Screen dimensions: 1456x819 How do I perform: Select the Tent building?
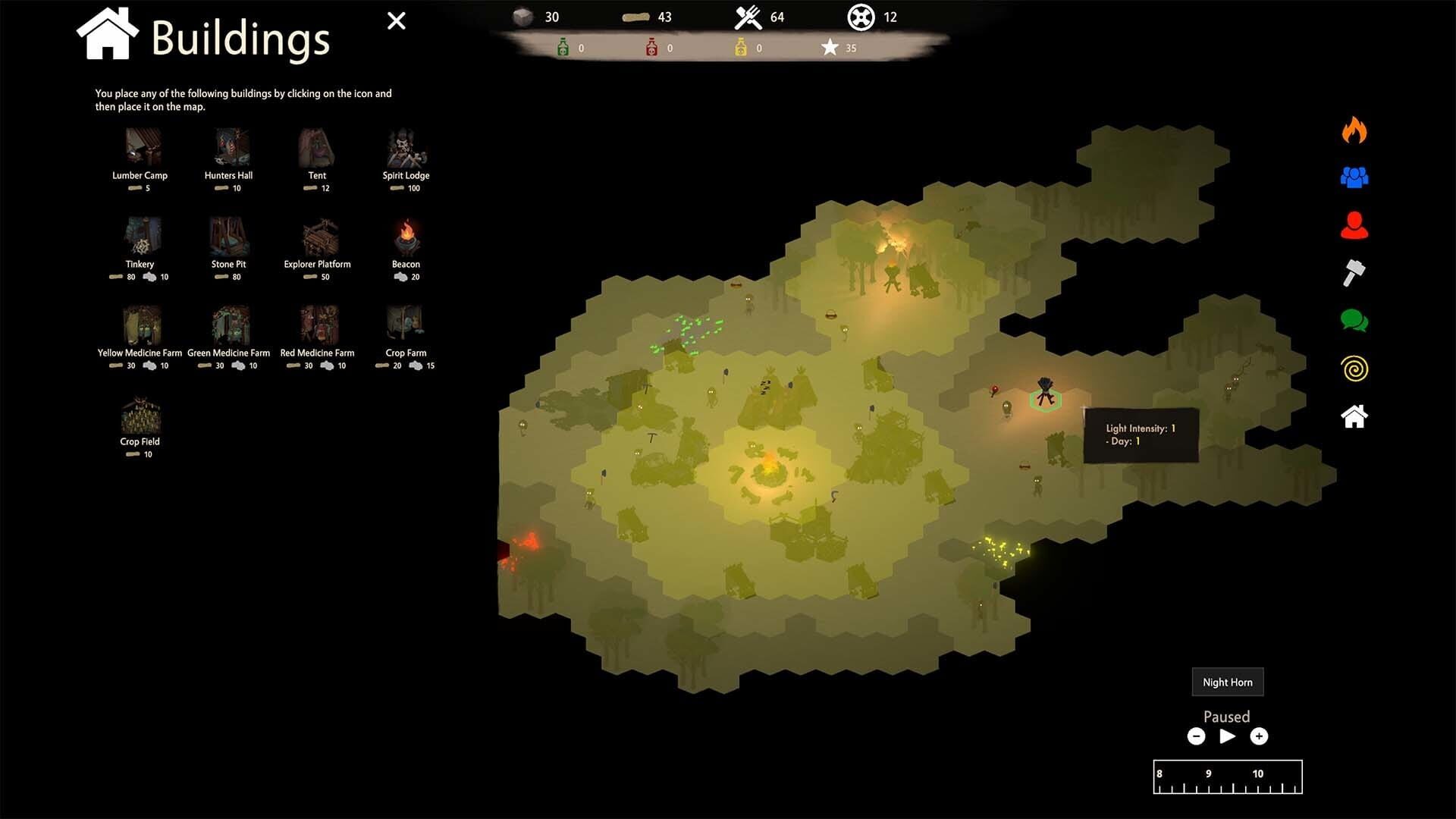(316, 148)
